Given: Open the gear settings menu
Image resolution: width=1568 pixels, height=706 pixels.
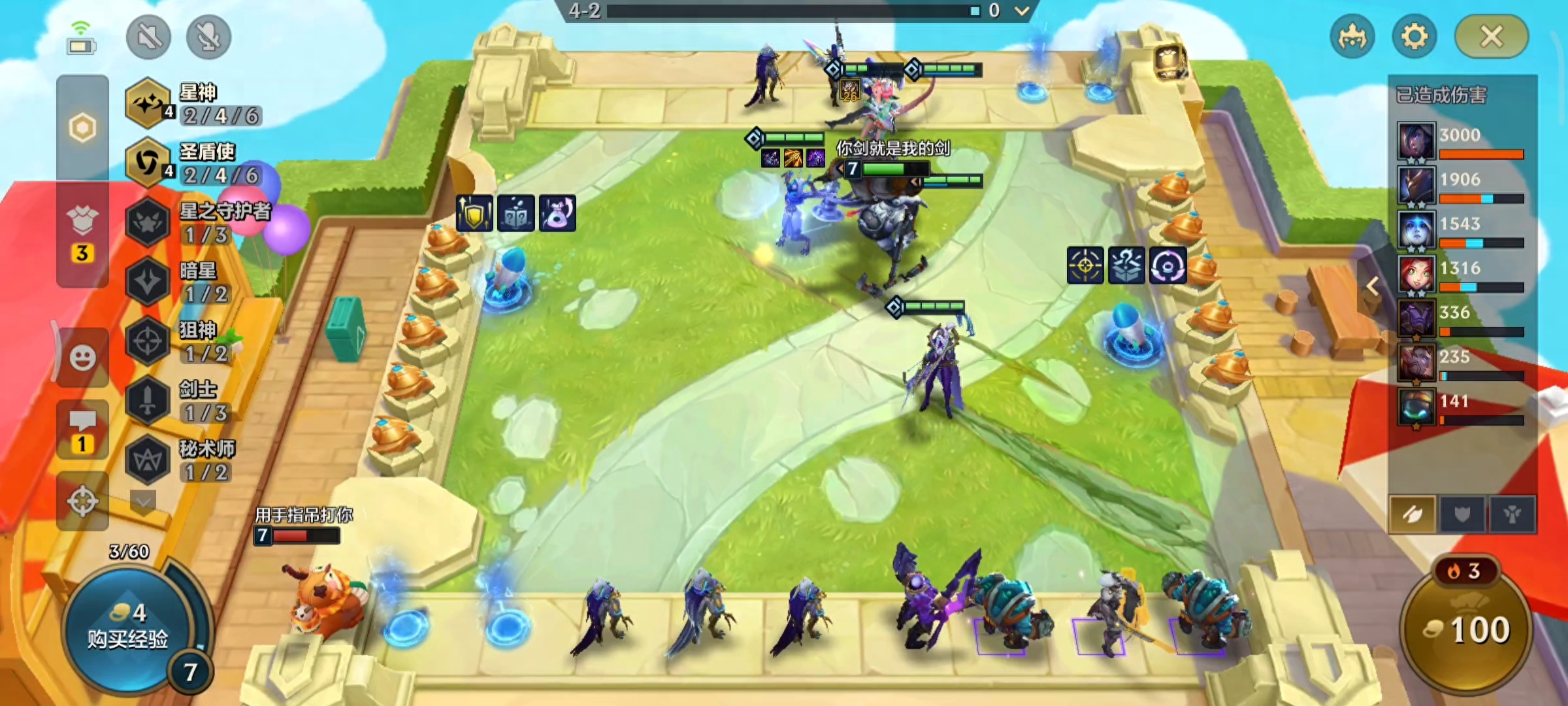Looking at the screenshot, I should (1414, 37).
